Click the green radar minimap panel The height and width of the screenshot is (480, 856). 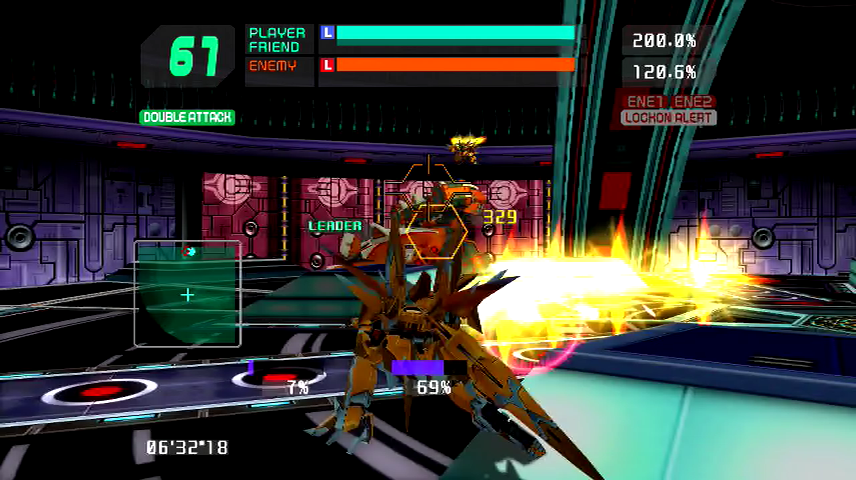point(187,294)
